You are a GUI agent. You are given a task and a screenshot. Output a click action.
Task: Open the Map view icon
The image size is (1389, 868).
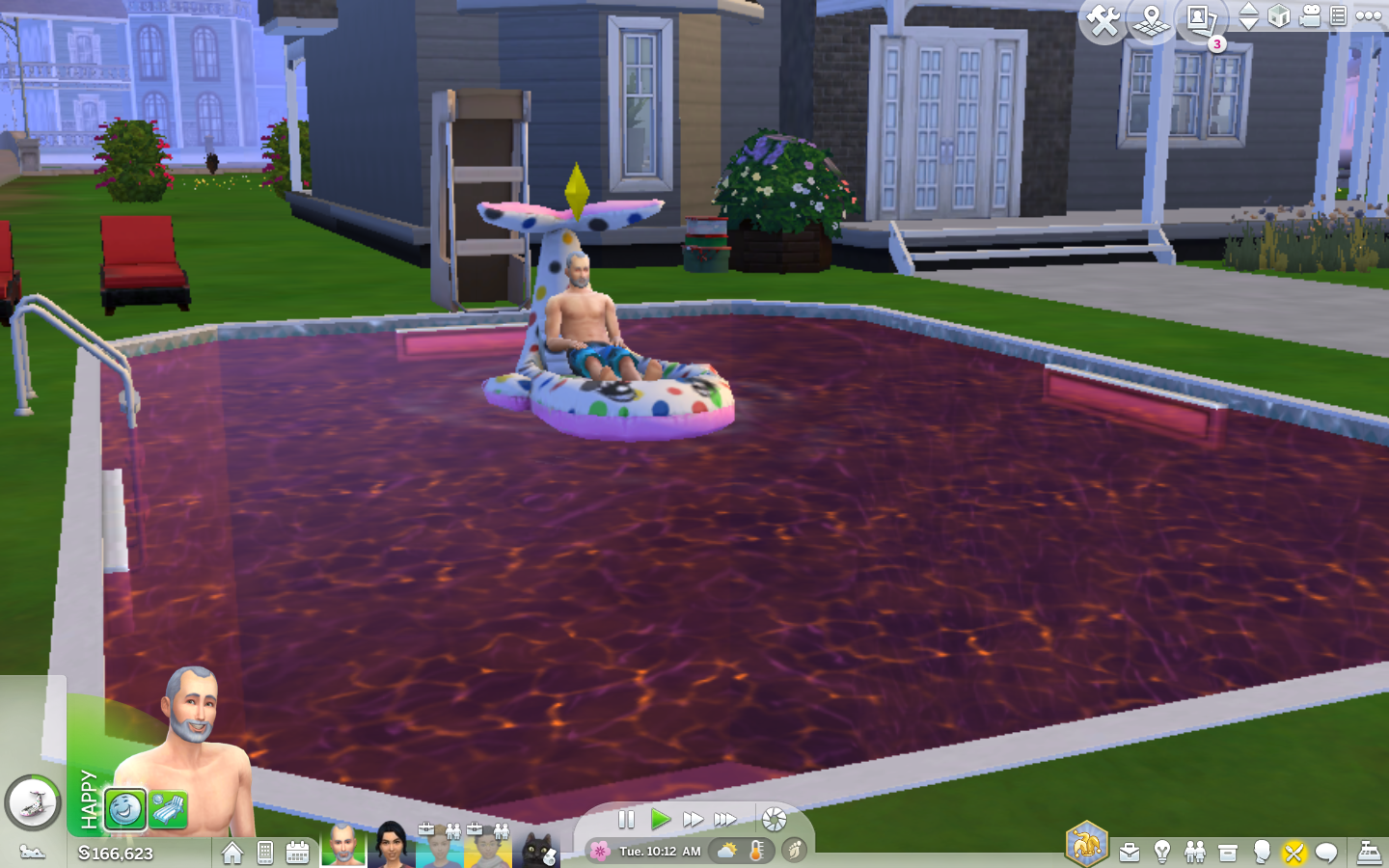(1150, 19)
